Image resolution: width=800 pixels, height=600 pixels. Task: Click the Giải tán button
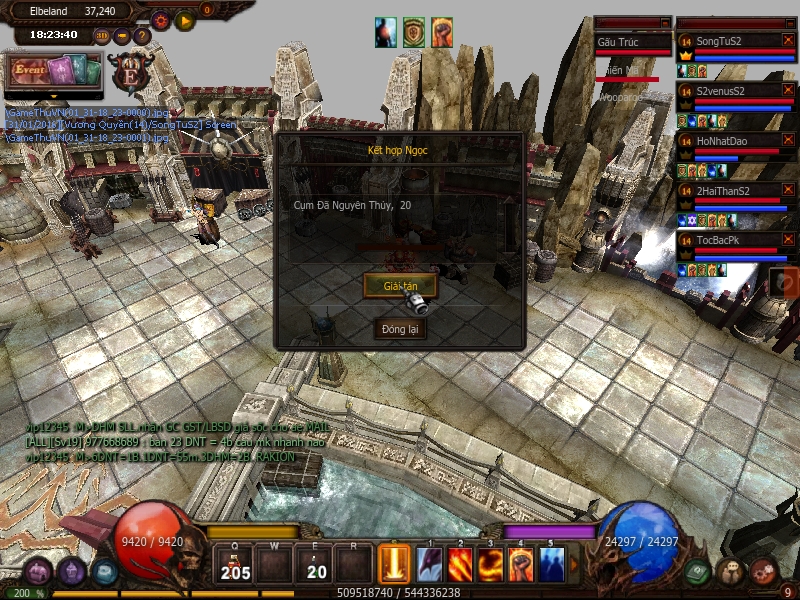coord(400,286)
